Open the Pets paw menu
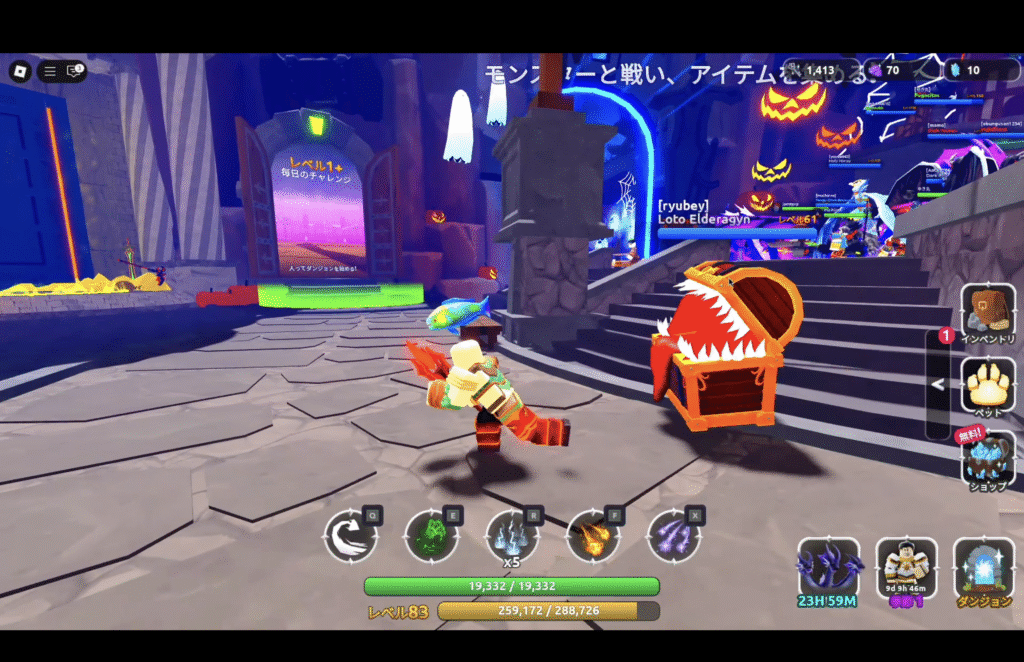 pos(988,385)
